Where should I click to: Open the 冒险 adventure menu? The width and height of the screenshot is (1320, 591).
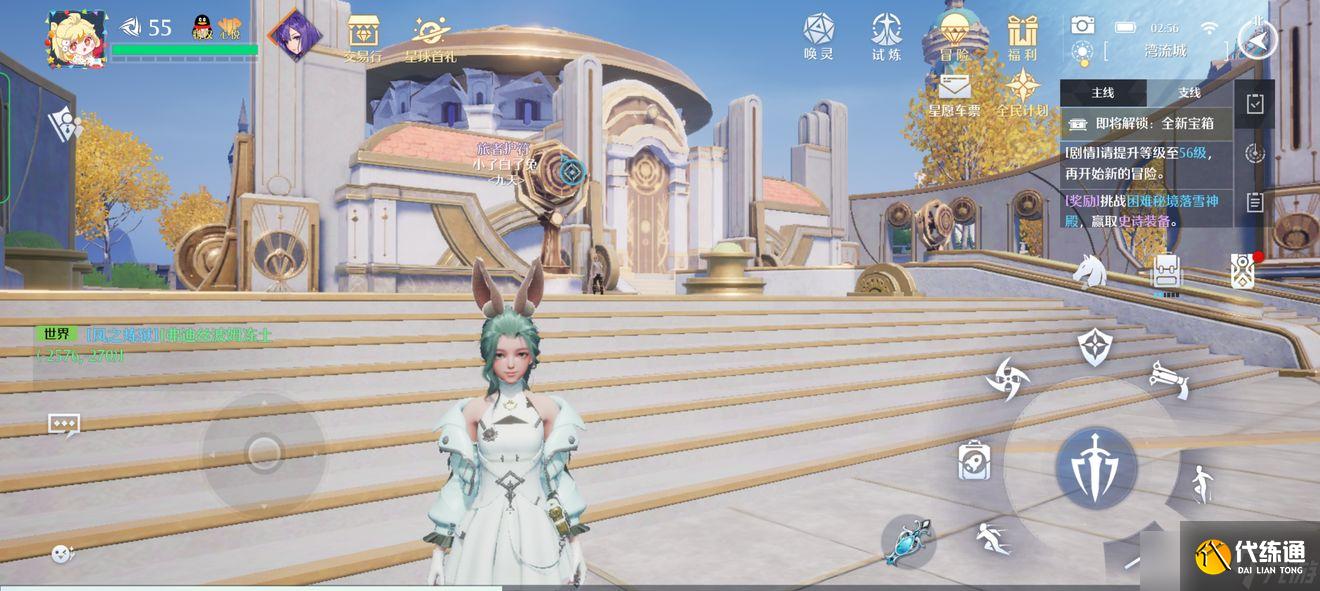[x=954, y=38]
